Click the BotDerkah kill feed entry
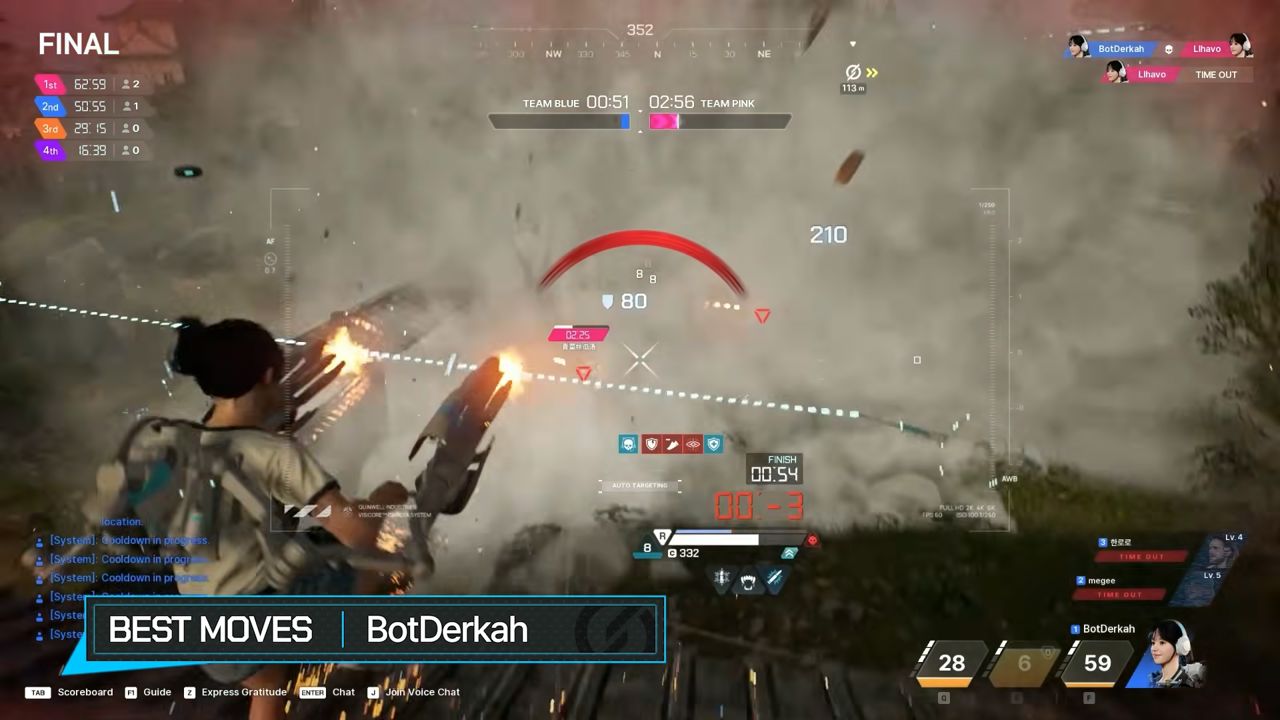The height and width of the screenshot is (720, 1280). click(x=1120, y=48)
